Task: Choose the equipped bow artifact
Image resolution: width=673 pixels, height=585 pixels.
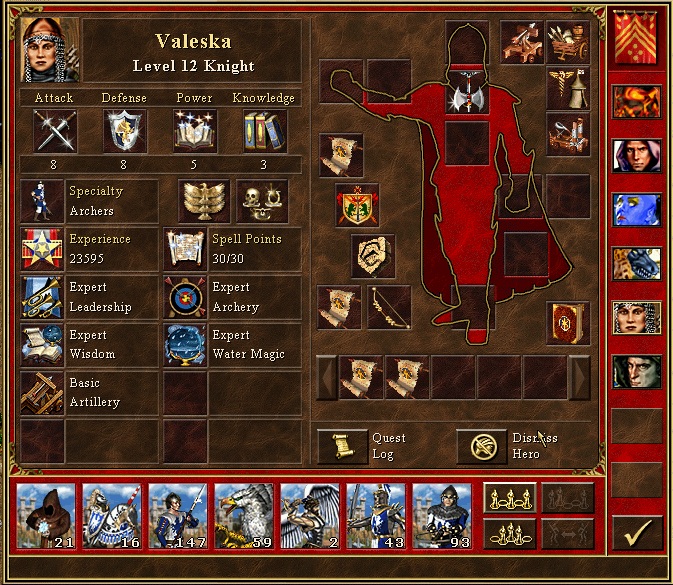Action: tap(388, 307)
